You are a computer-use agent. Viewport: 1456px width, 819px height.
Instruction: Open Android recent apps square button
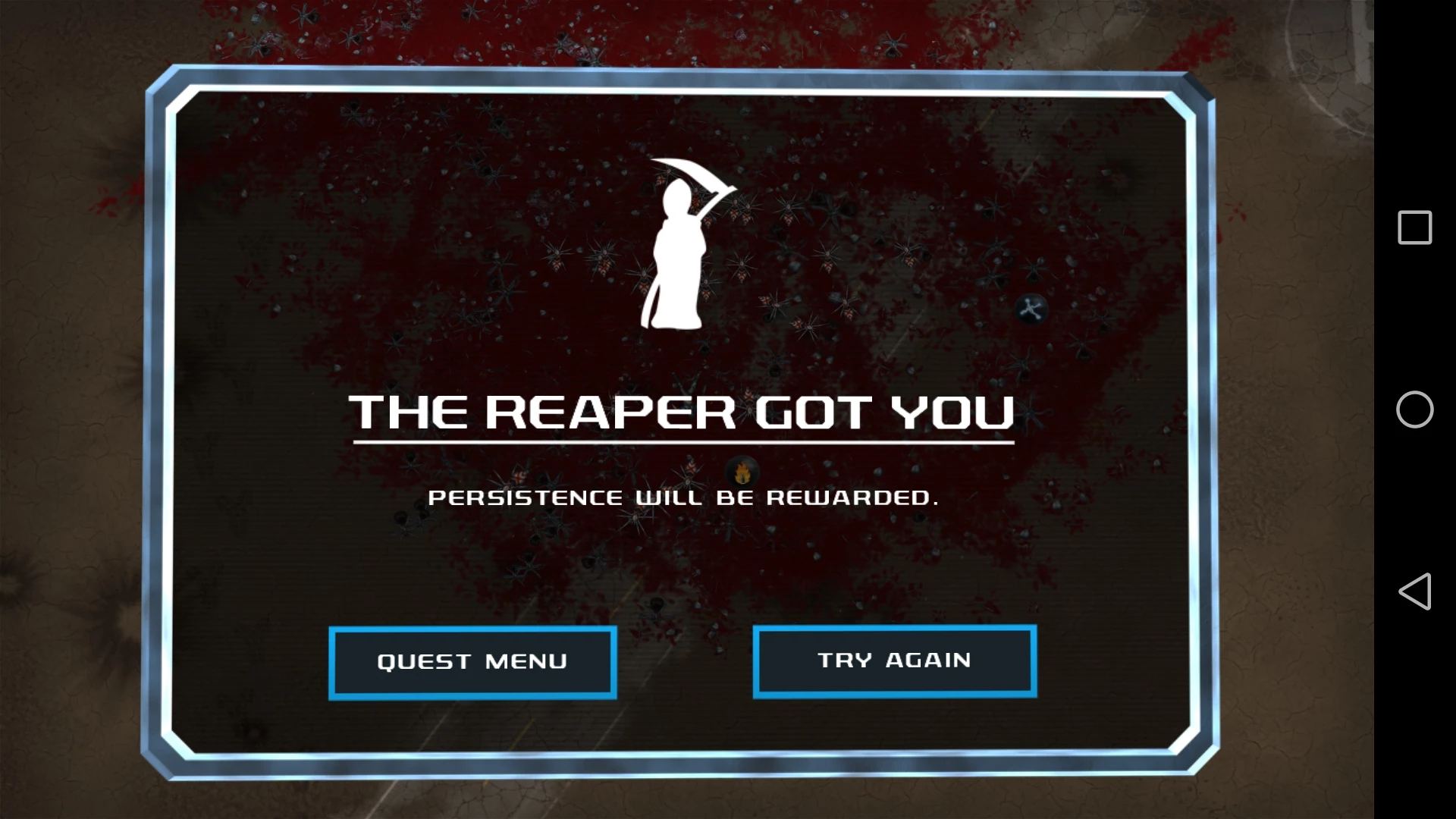pos(1414,227)
